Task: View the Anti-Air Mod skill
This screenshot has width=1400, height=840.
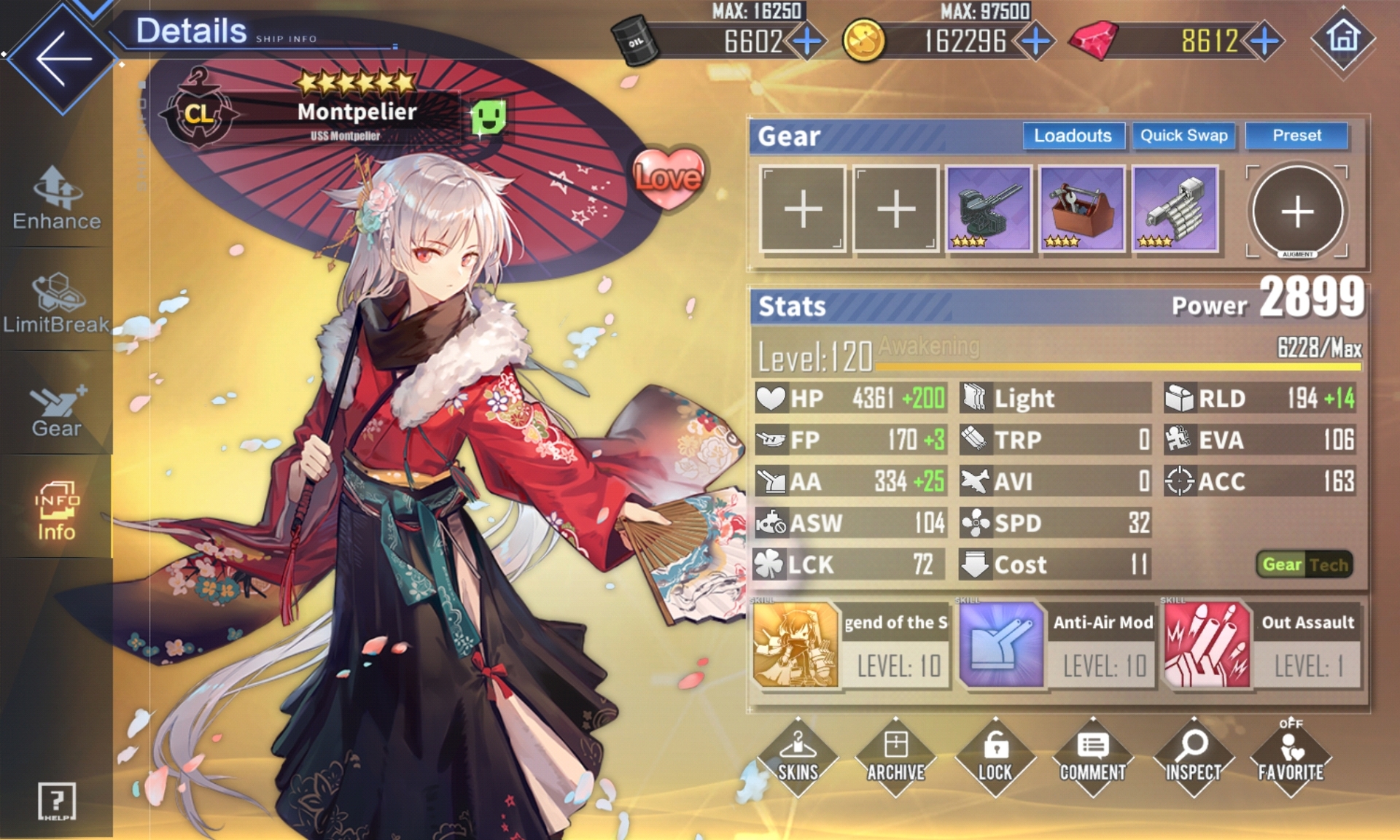Action: pos(1057,645)
